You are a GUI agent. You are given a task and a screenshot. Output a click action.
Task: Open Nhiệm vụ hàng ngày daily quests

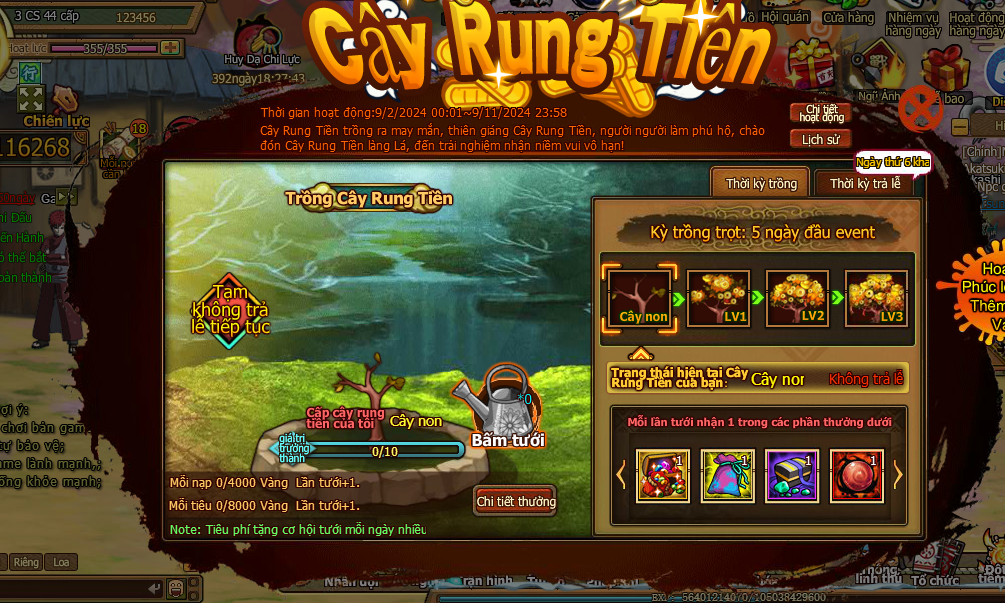(912, 24)
